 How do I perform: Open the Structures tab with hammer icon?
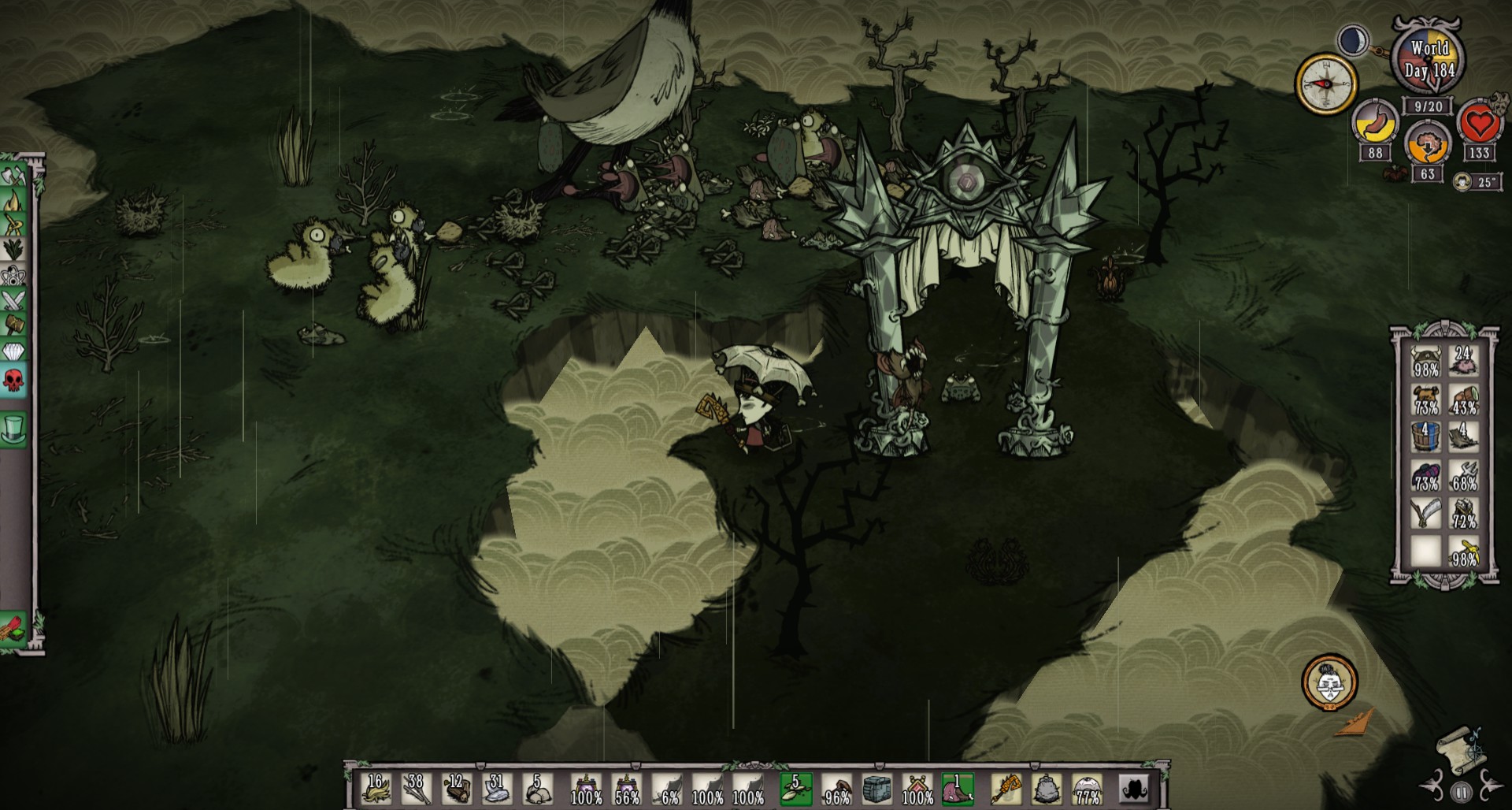pyautogui.click(x=13, y=325)
